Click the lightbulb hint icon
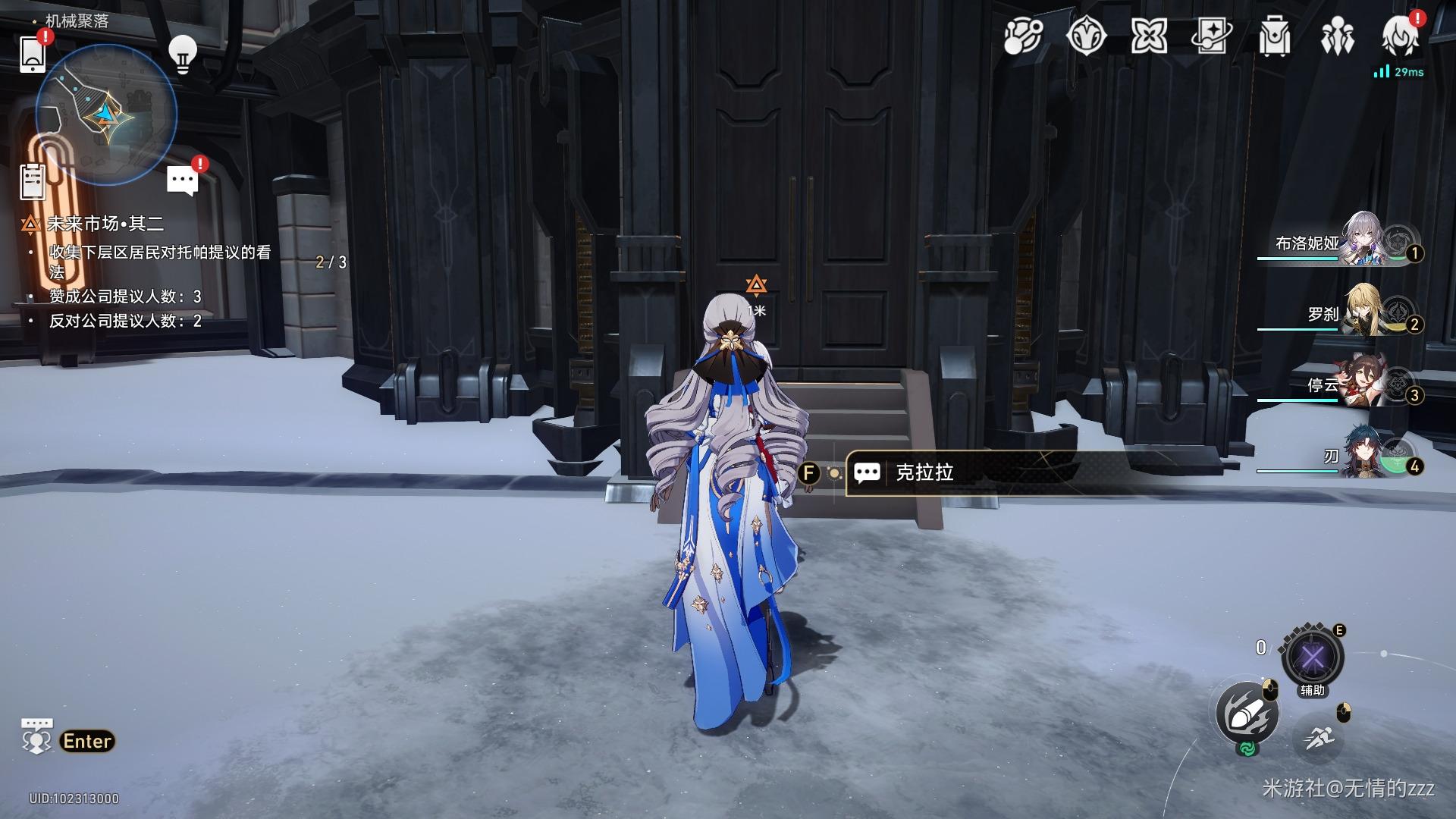This screenshot has height=819, width=1456. (x=182, y=54)
